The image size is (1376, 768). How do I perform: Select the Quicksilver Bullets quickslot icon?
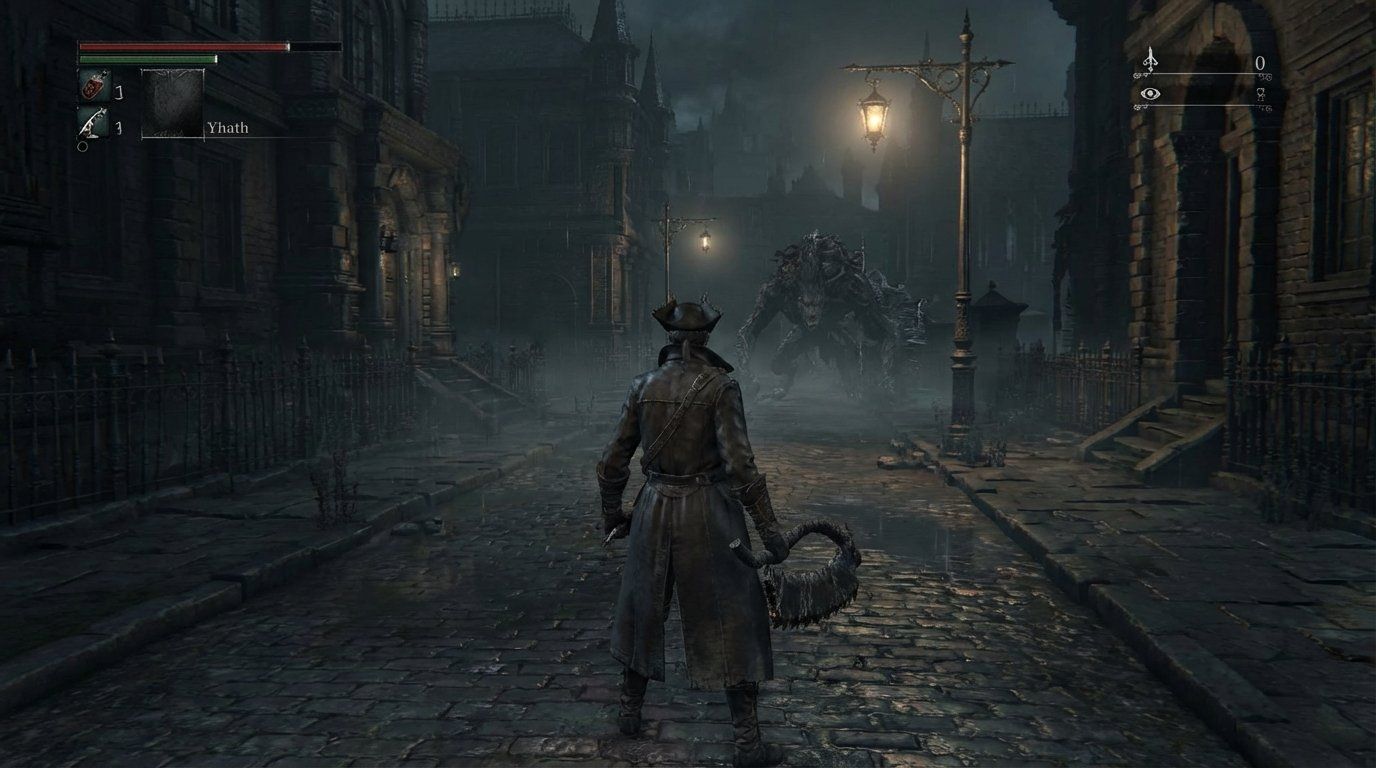coord(94,121)
